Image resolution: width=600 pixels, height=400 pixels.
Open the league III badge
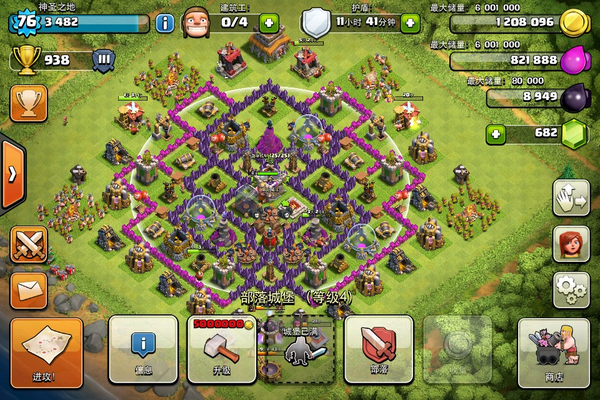click(x=103, y=59)
